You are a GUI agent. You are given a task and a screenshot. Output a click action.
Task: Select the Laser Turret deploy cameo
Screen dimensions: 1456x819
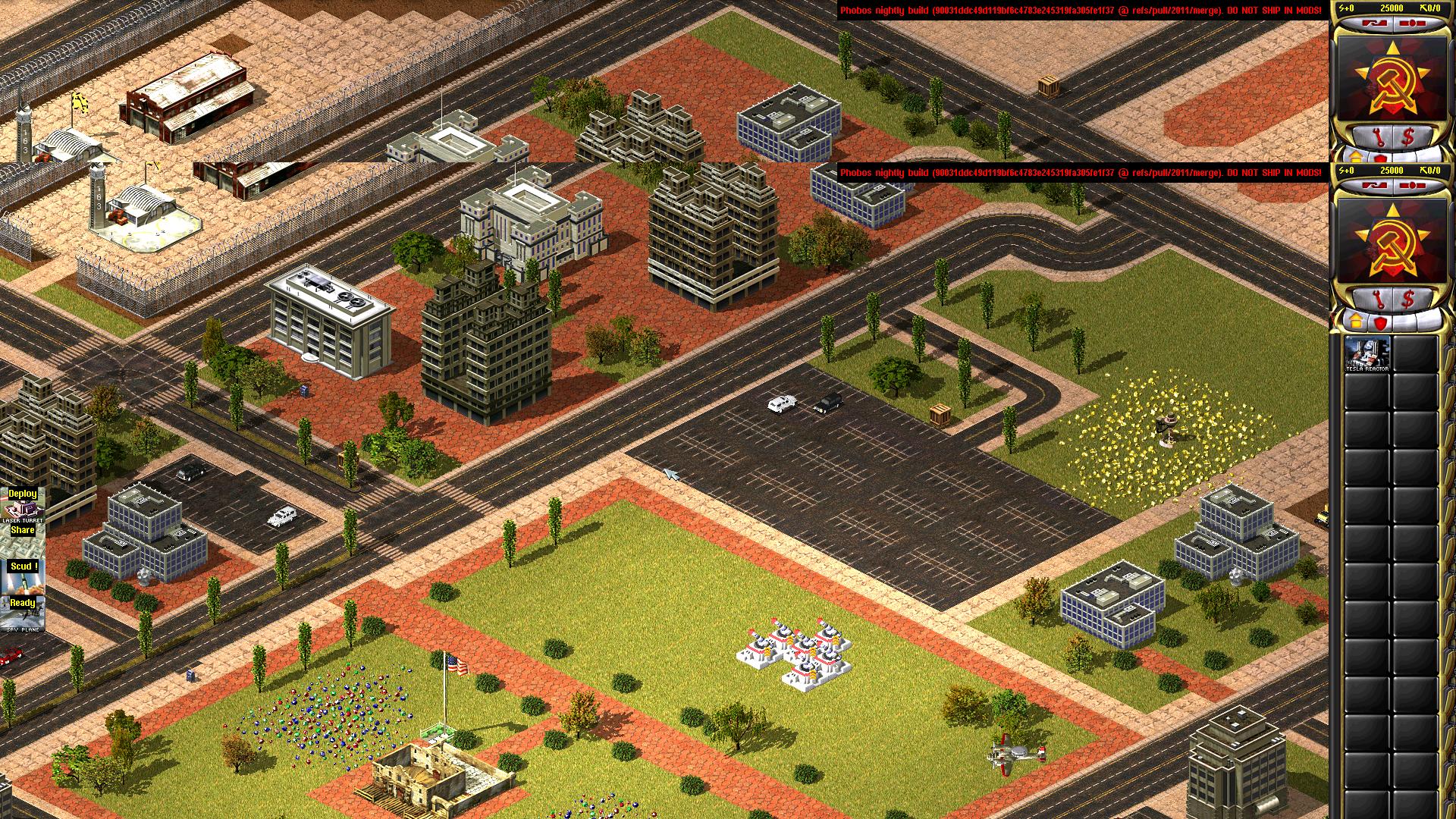(23, 504)
